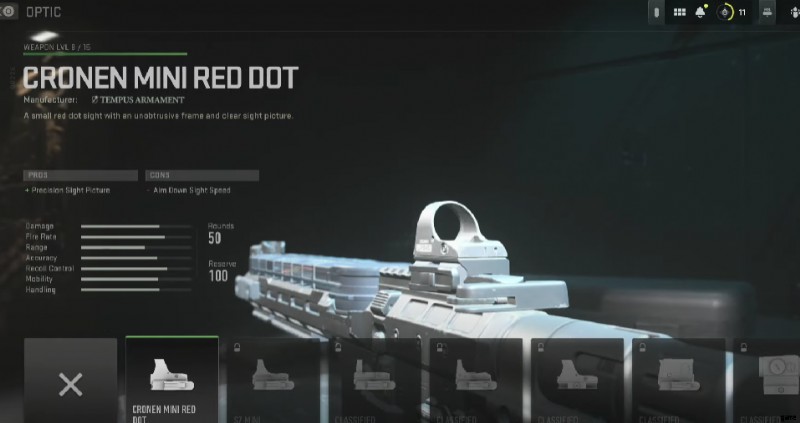Remove the optic with the X tile

pos(70,381)
